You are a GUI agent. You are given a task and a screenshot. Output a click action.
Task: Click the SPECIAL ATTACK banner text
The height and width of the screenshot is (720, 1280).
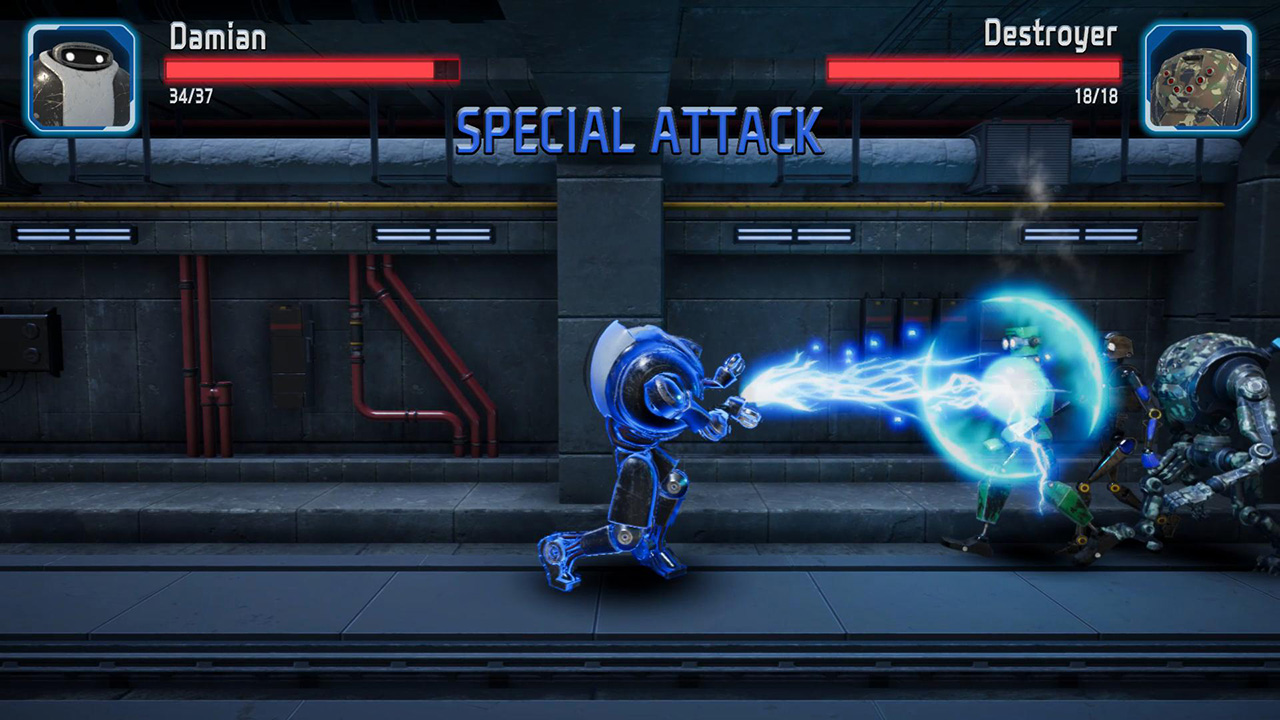pos(636,130)
